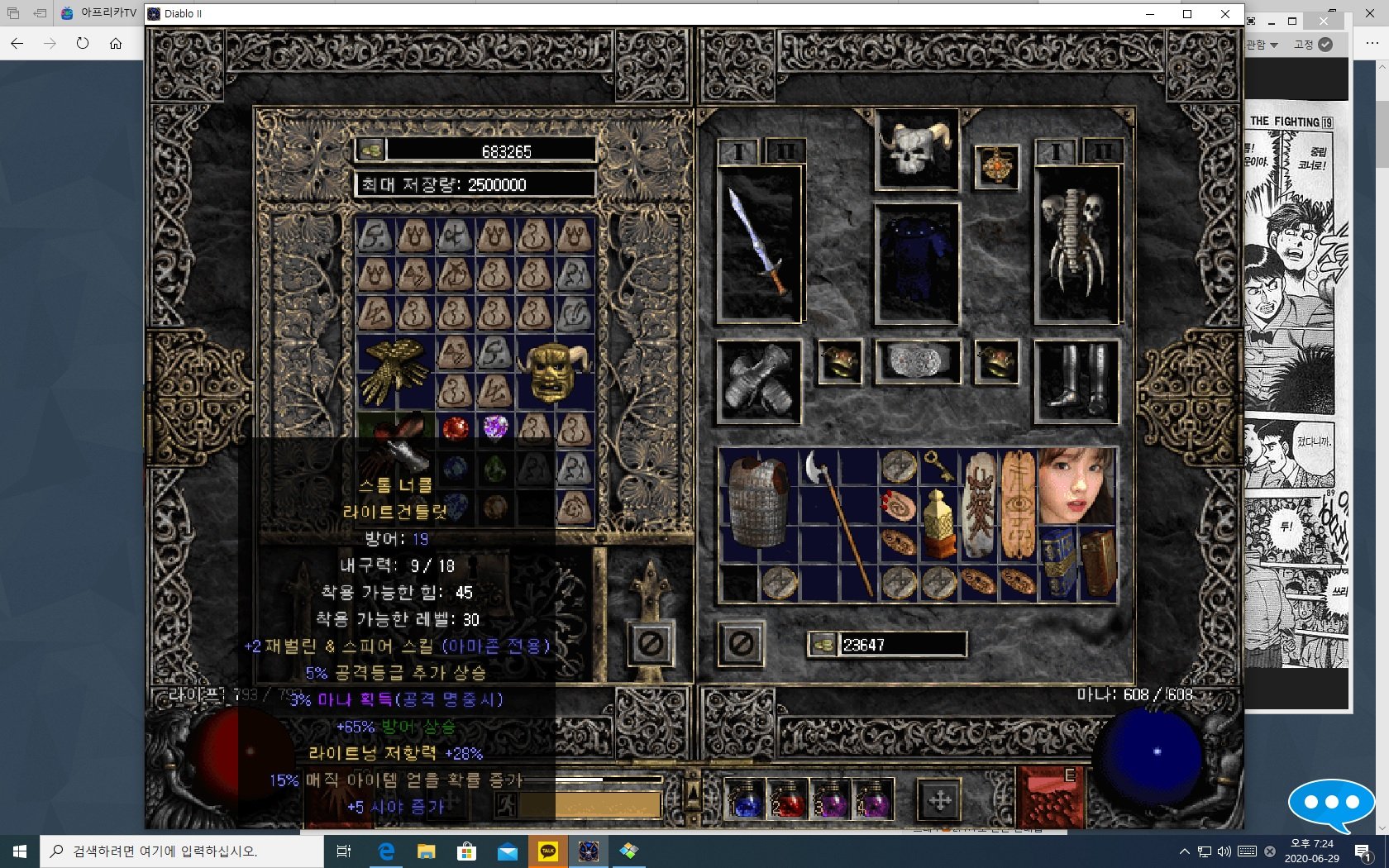Pick up the golden horned mask in the stash
The image size is (1389, 868).
pyautogui.click(x=556, y=372)
